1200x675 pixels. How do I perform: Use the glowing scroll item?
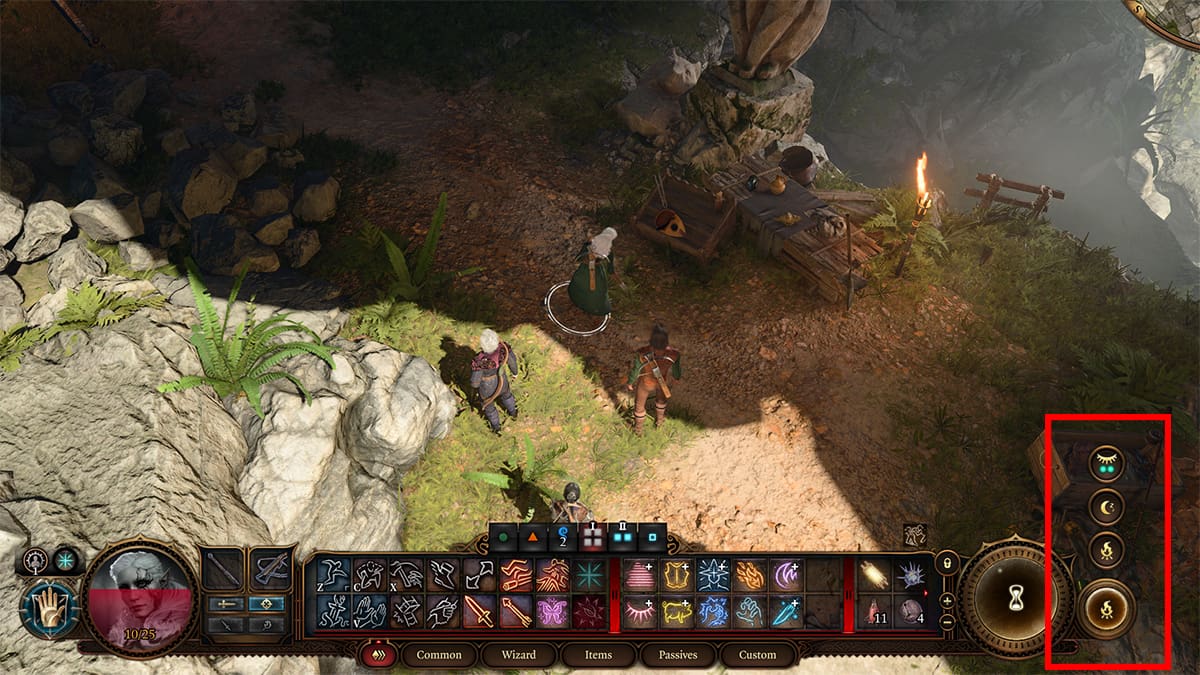click(x=875, y=575)
